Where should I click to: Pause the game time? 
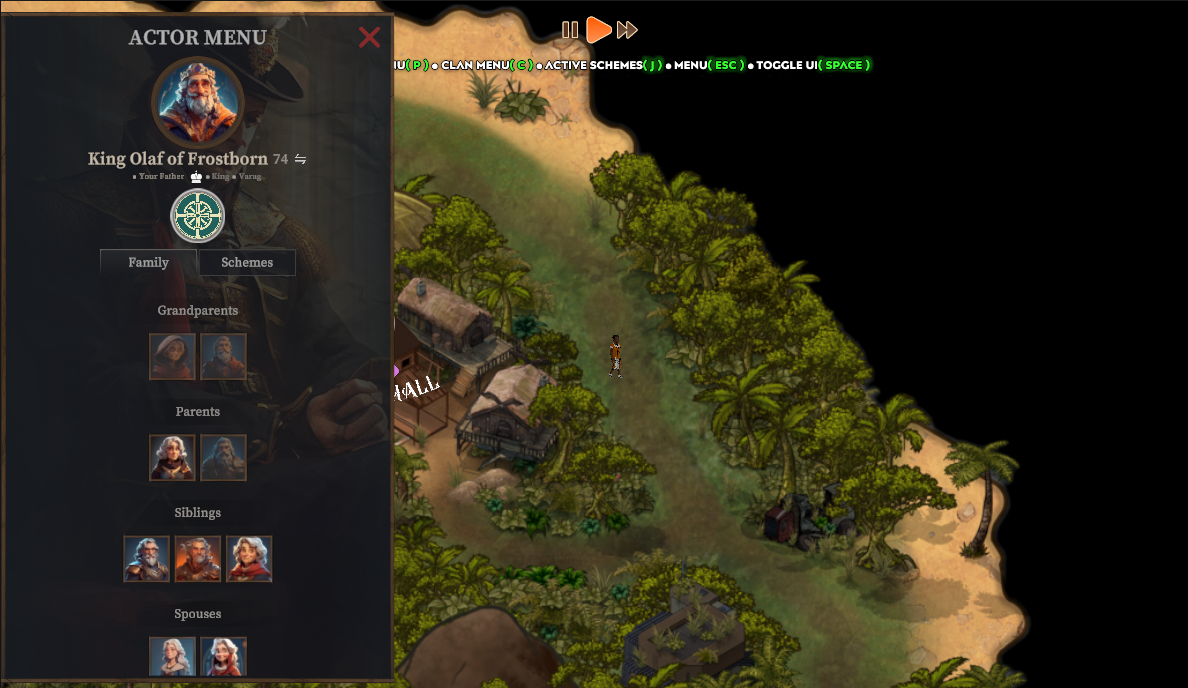(570, 30)
